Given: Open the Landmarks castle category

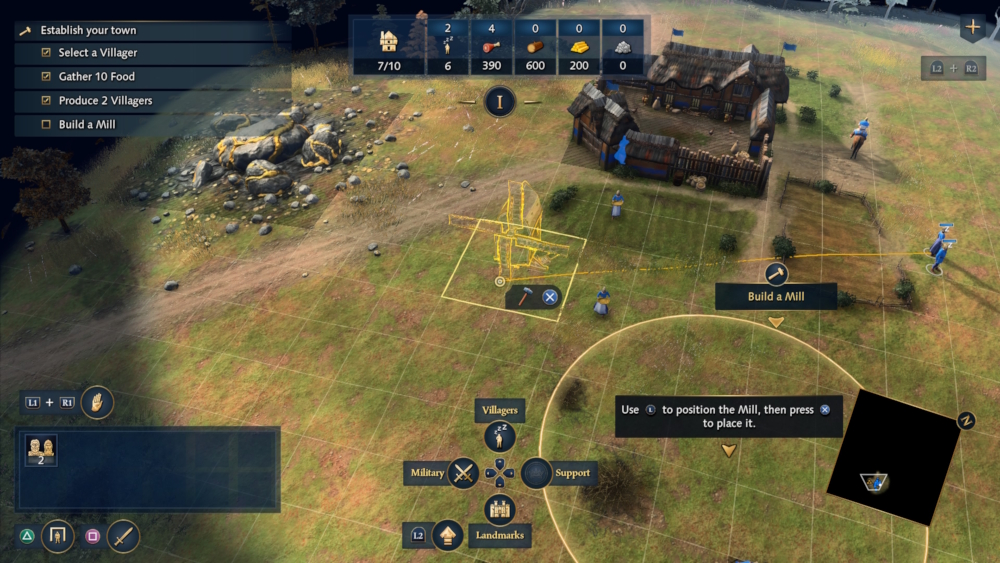Looking at the screenshot, I should click(x=499, y=509).
